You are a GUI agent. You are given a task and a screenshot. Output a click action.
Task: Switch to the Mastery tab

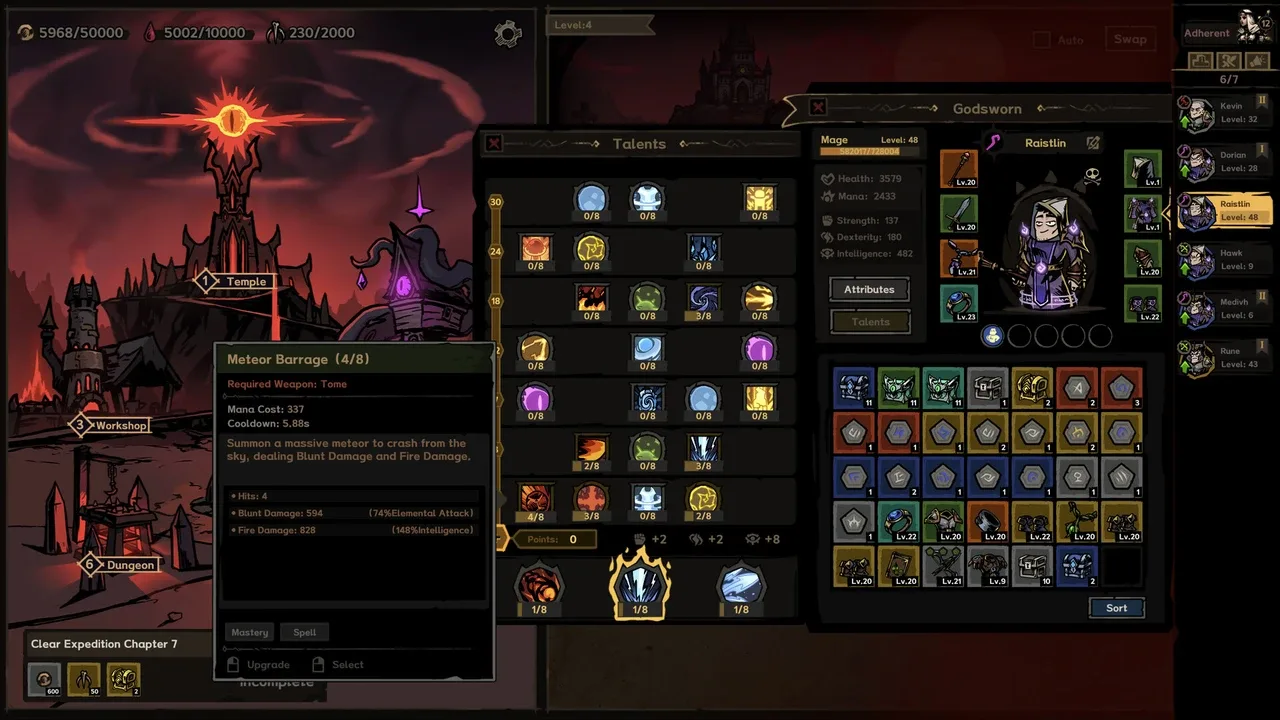[250, 632]
